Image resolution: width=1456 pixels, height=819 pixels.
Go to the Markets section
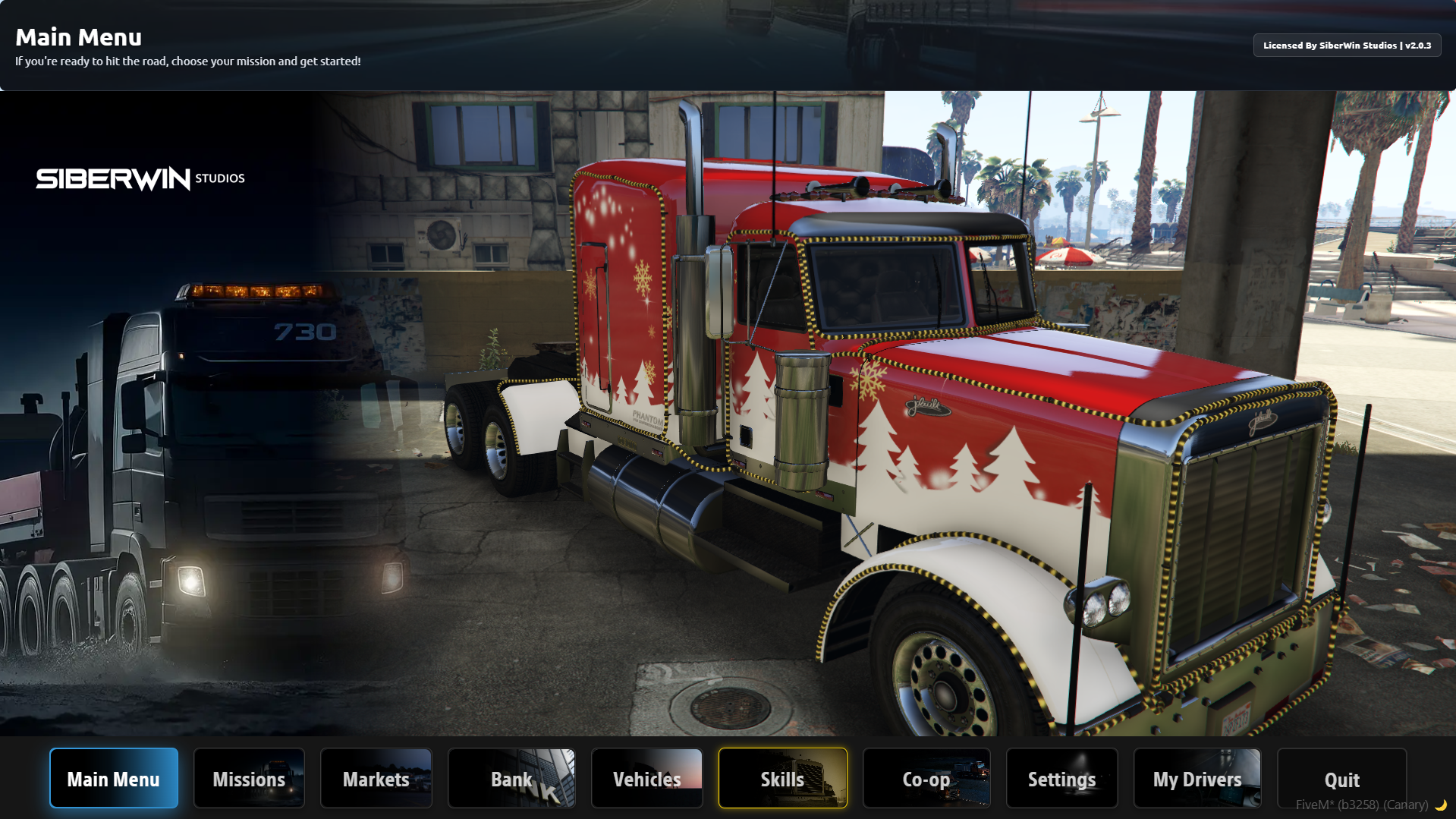[x=376, y=779]
